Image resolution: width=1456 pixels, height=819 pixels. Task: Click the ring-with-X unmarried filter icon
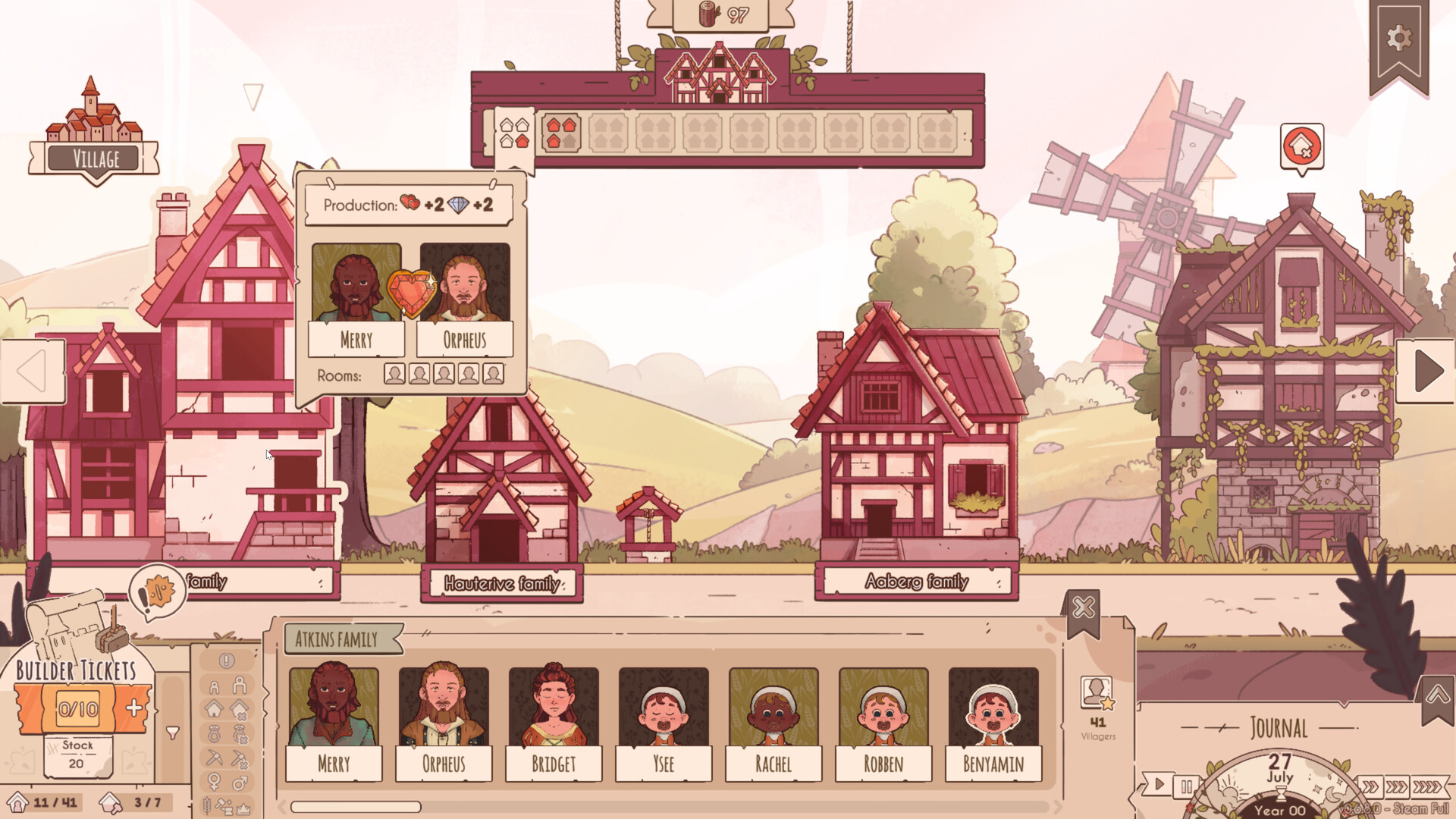pos(240,733)
